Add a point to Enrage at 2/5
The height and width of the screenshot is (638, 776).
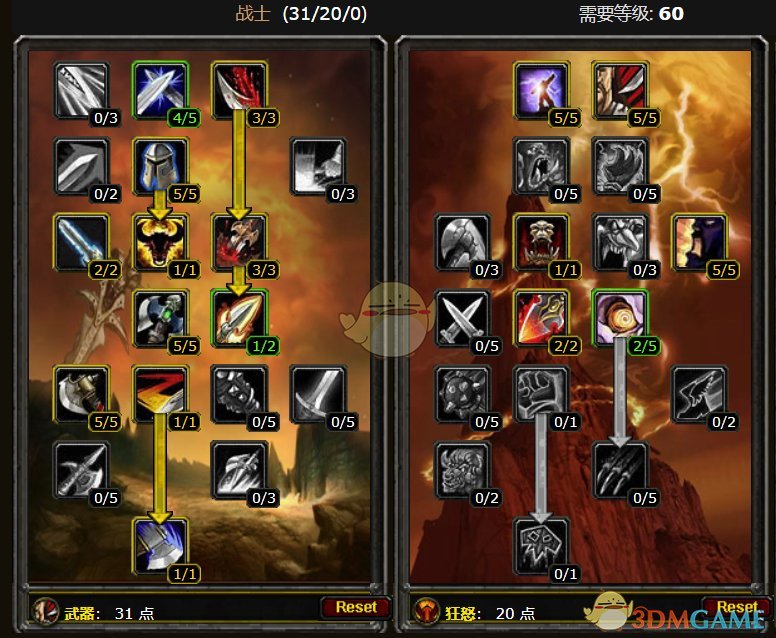(620, 318)
